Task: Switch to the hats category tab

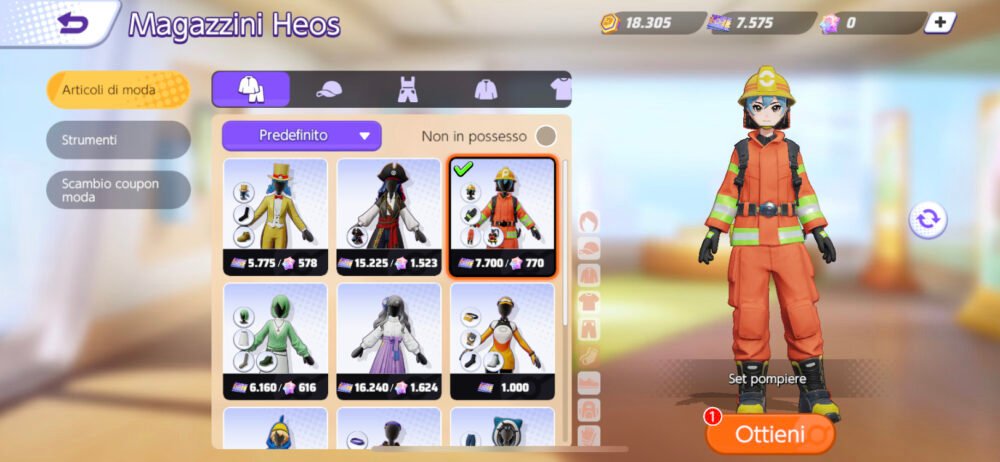Action: coord(329,89)
